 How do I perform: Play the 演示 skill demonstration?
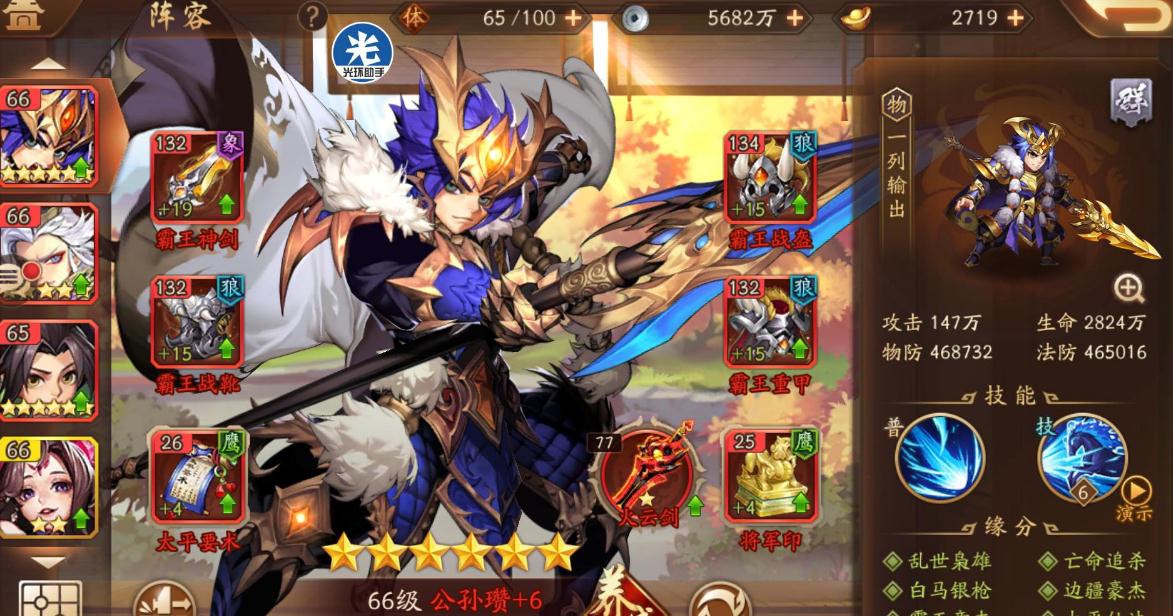(x=1135, y=497)
